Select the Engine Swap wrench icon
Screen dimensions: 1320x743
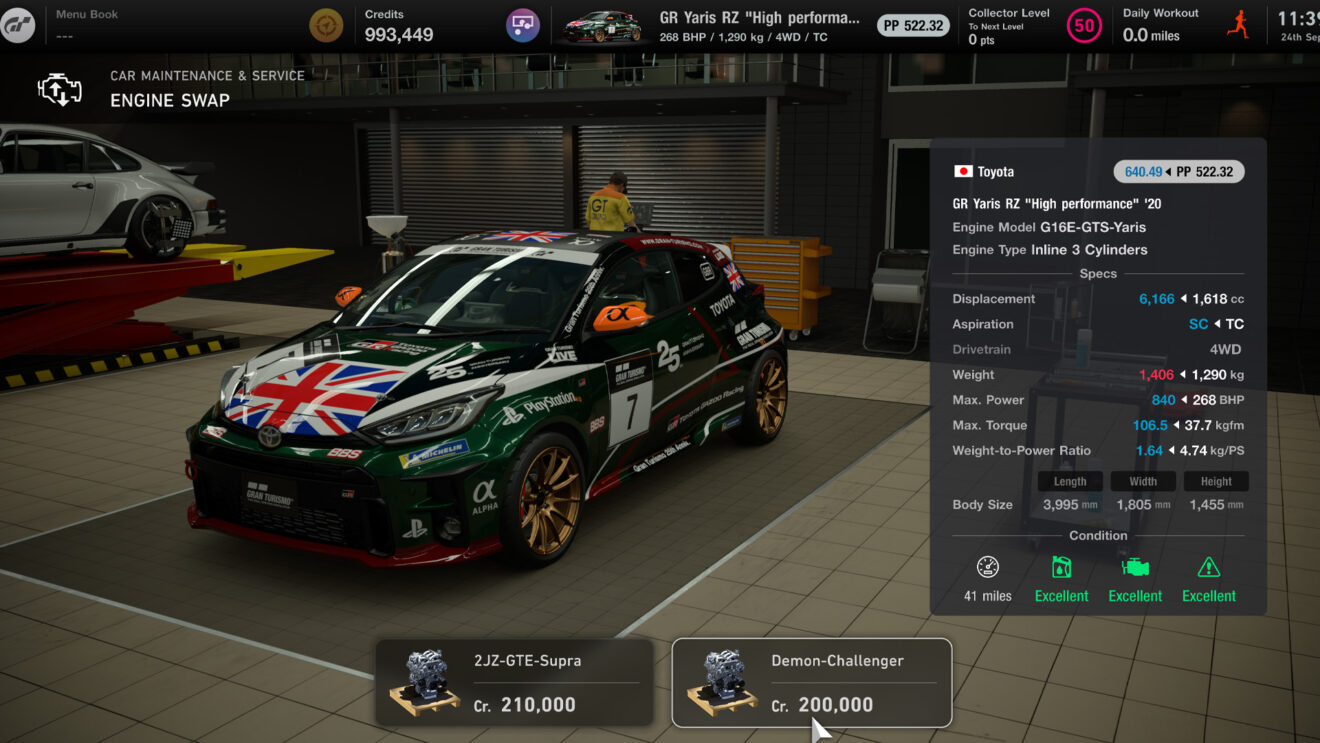coord(59,88)
